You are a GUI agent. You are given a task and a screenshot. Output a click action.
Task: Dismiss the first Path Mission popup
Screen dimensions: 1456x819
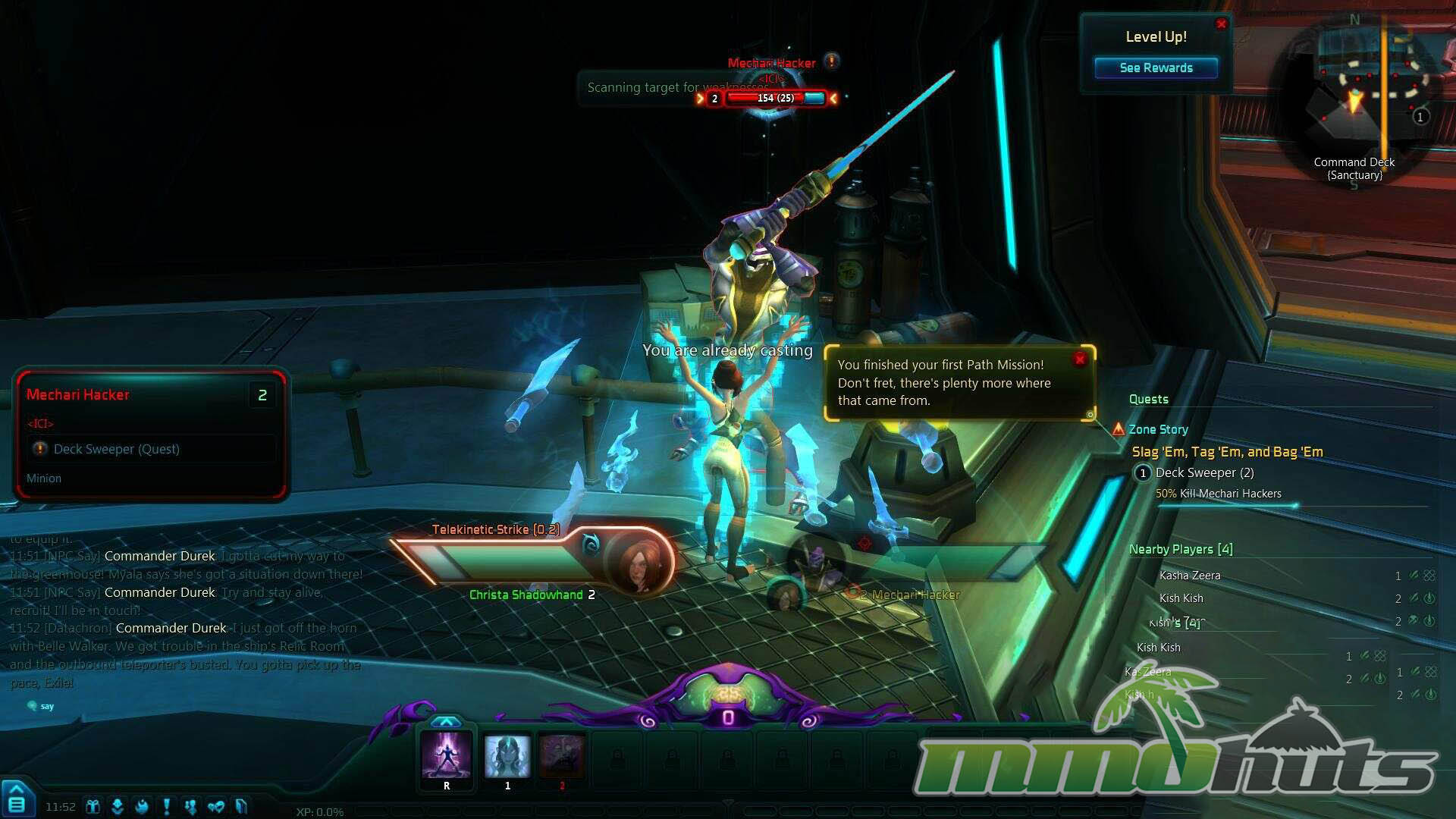[1080, 359]
